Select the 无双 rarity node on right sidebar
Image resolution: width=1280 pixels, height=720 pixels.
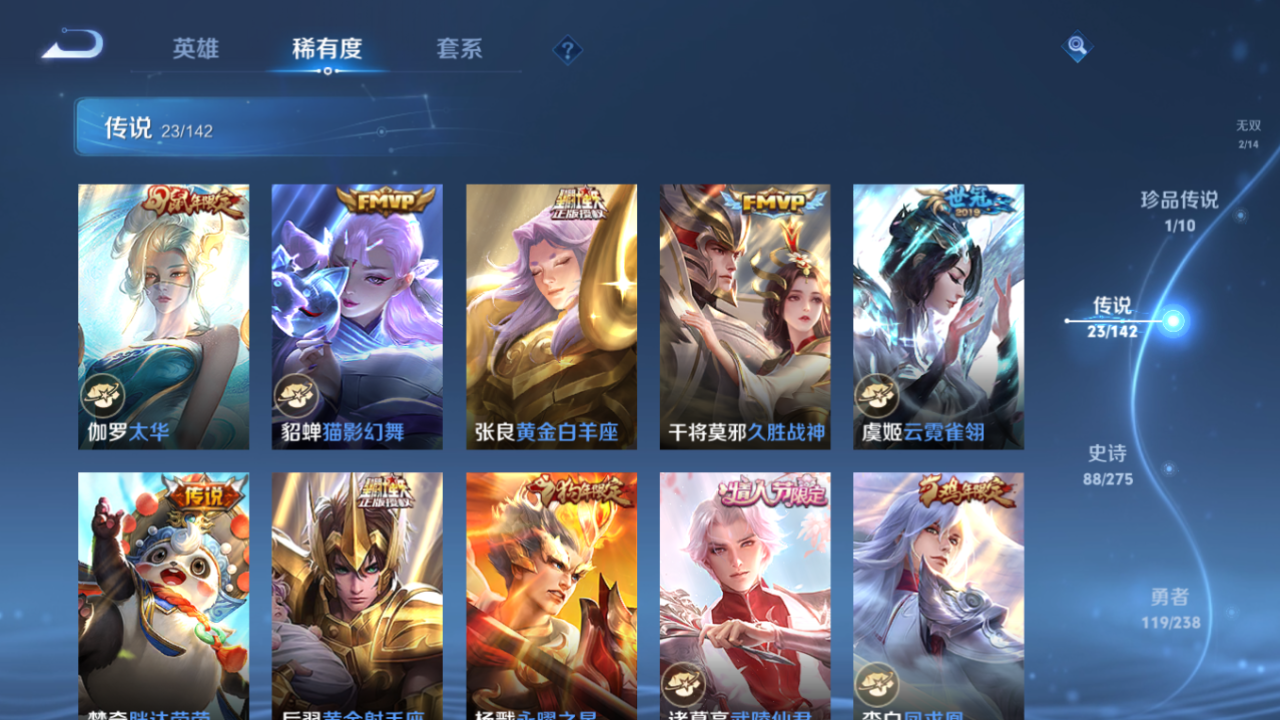point(1248,133)
